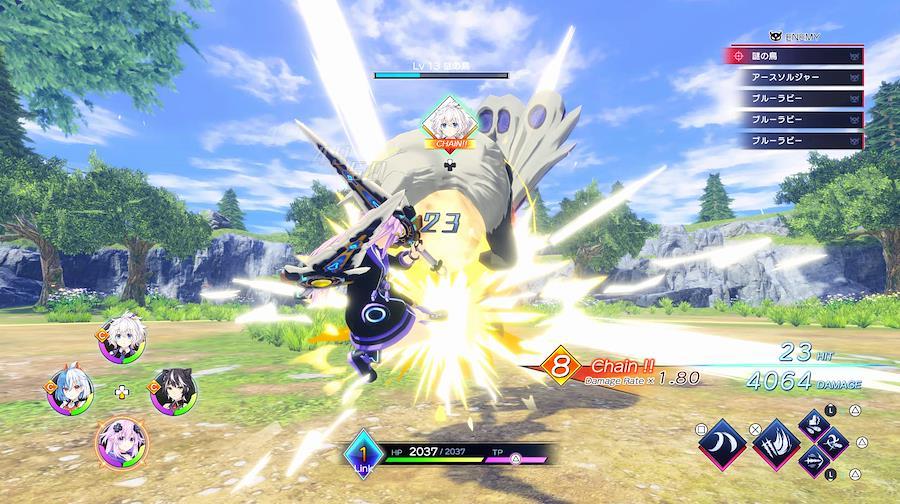Select the targeted enemy 謎の鳥 in enemy list
The image size is (900, 504).
[794, 56]
